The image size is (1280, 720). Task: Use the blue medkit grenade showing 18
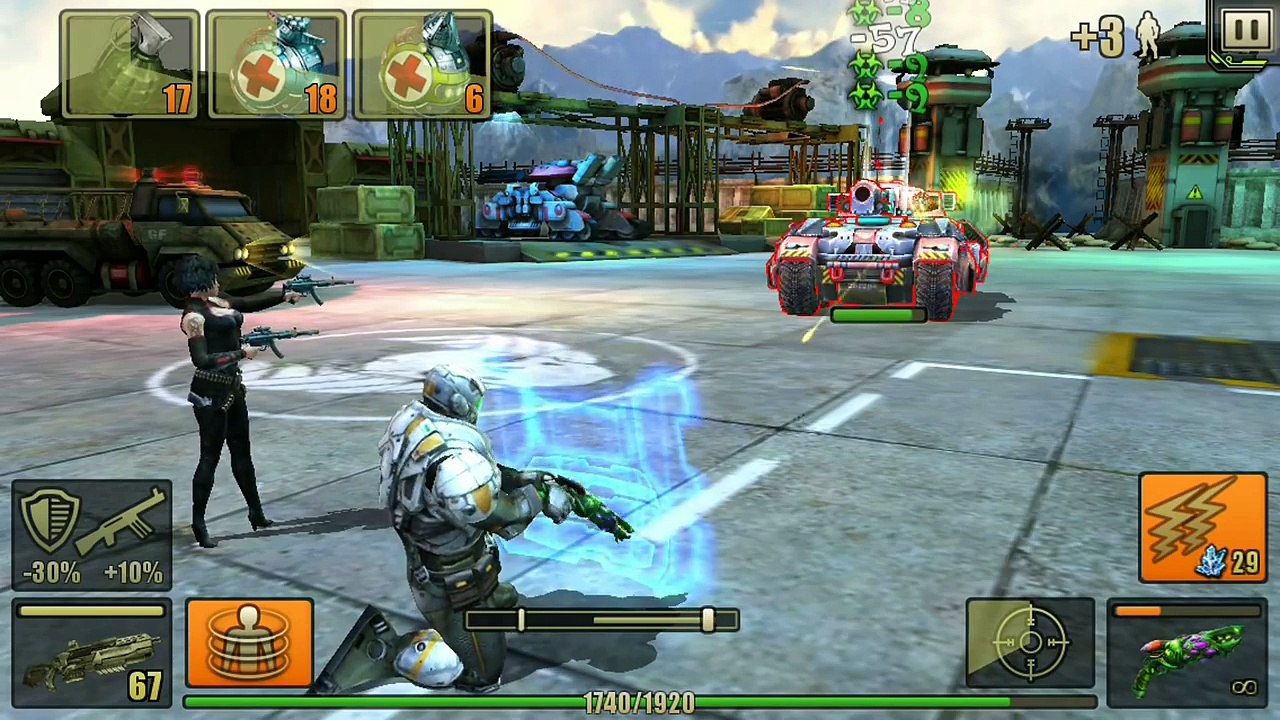coord(277,65)
